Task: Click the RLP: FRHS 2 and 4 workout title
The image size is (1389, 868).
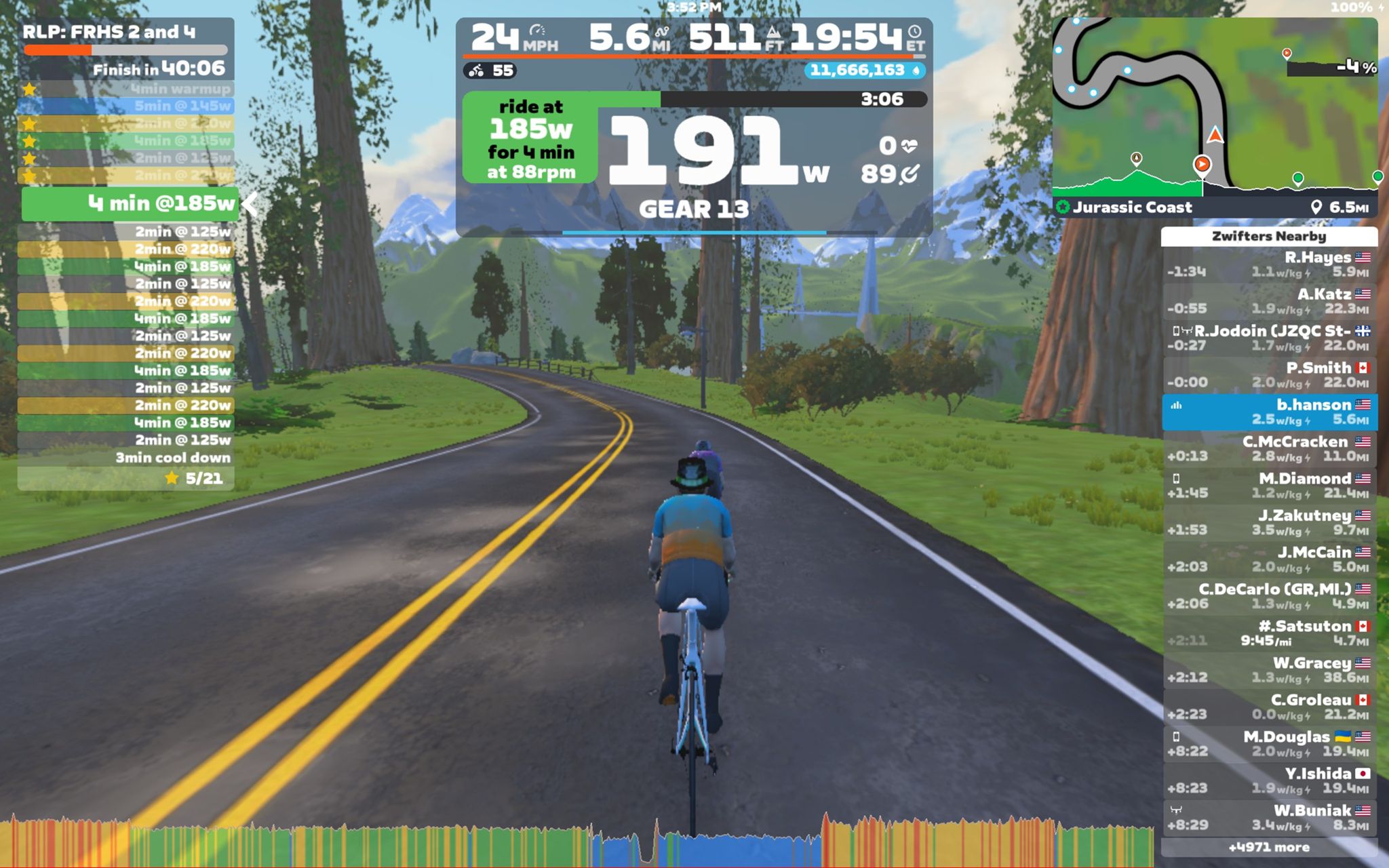Action: [109, 32]
